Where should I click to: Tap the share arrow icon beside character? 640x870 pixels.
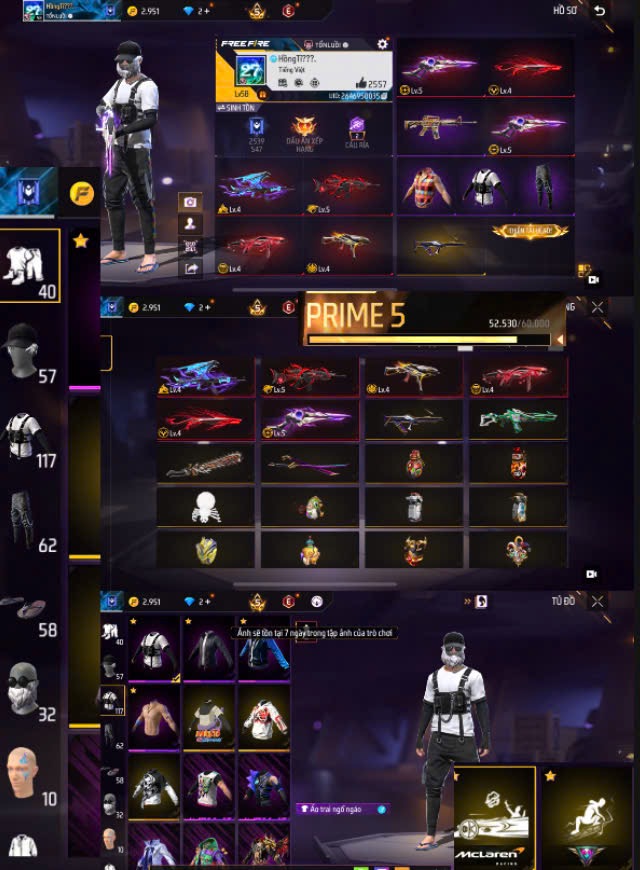[189, 268]
